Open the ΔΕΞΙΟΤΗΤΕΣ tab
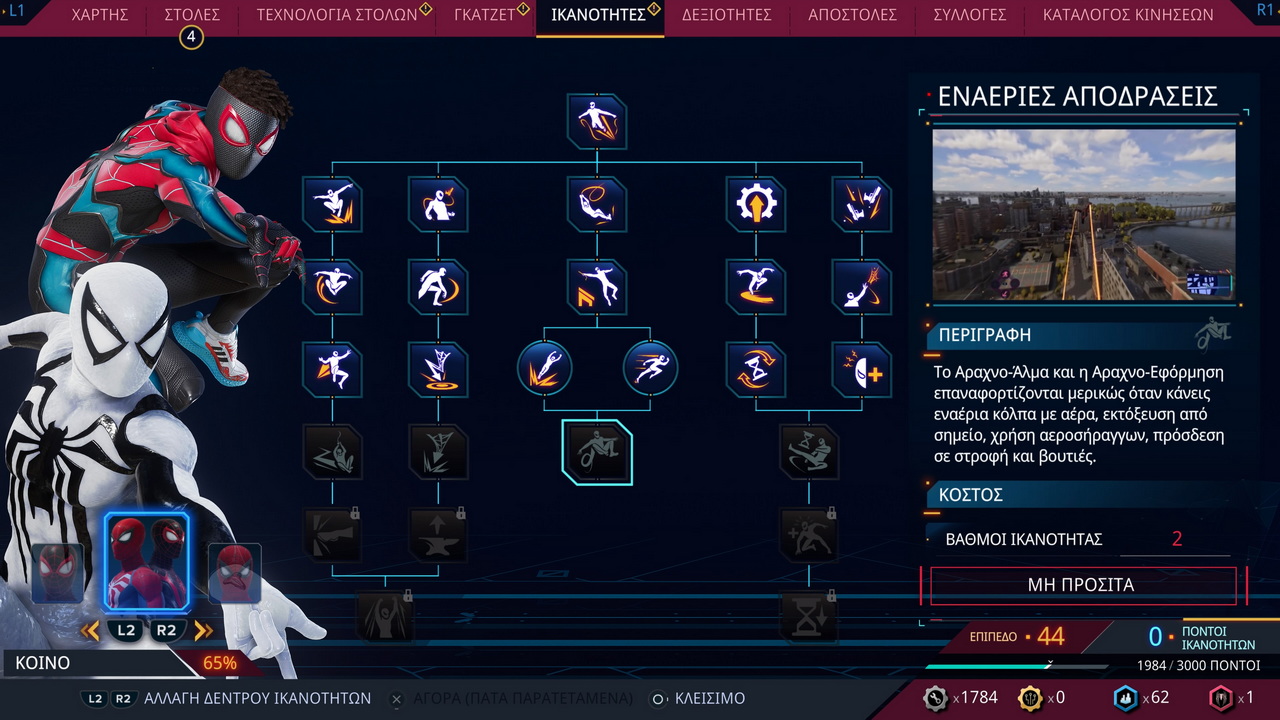 727,15
